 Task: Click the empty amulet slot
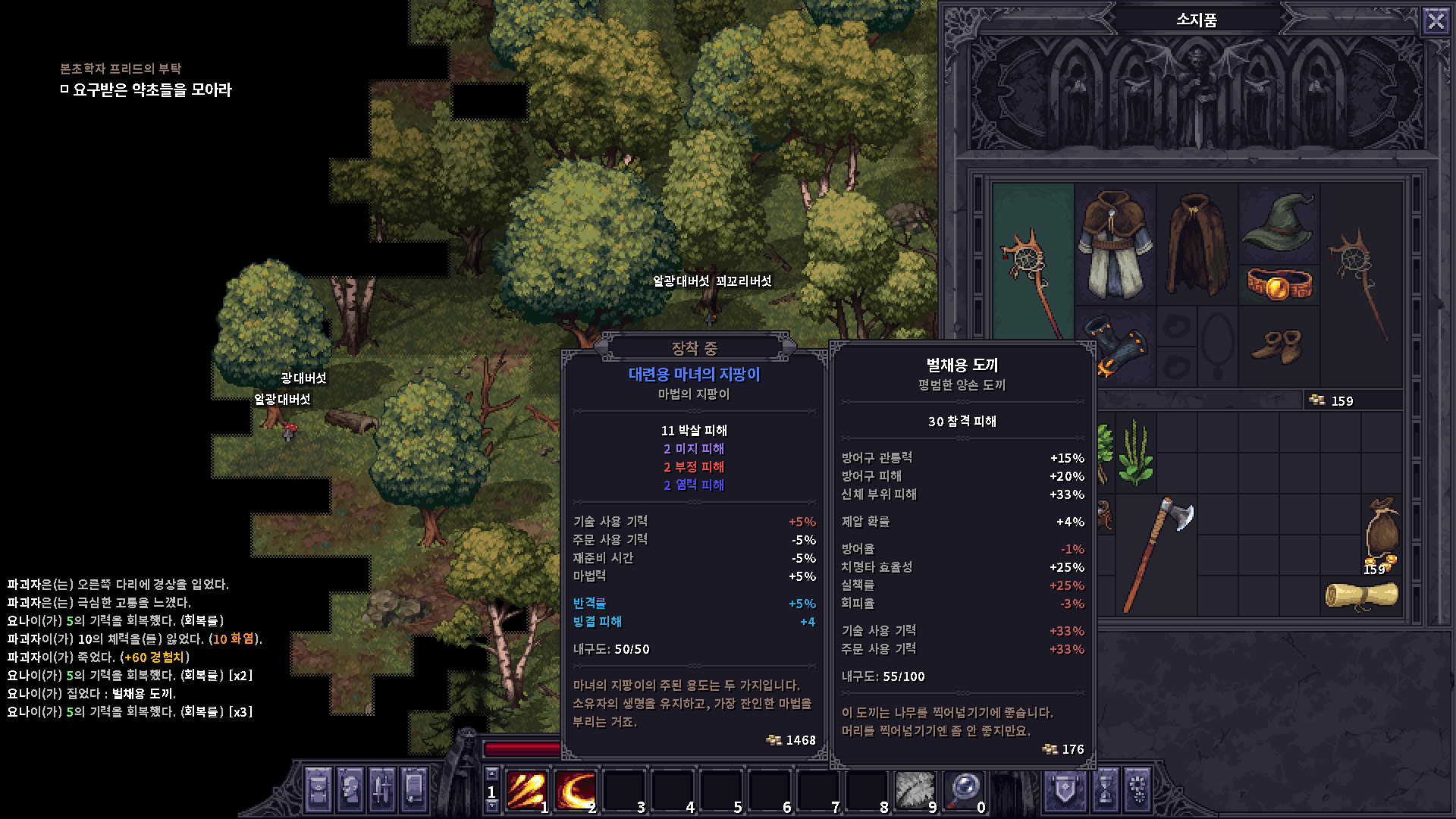[1217, 345]
